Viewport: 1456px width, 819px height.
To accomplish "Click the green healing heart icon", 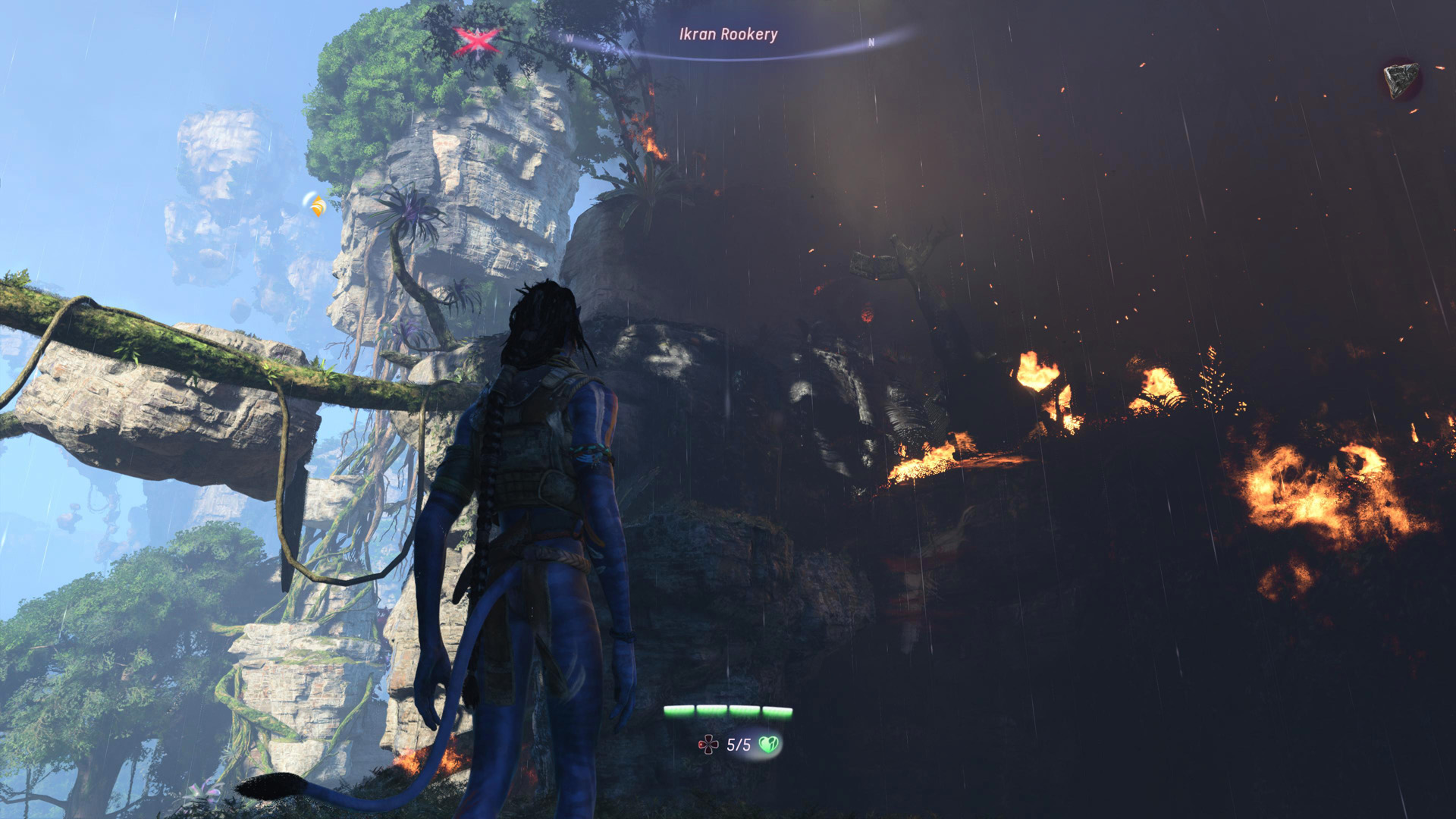I will coord(768,745).
